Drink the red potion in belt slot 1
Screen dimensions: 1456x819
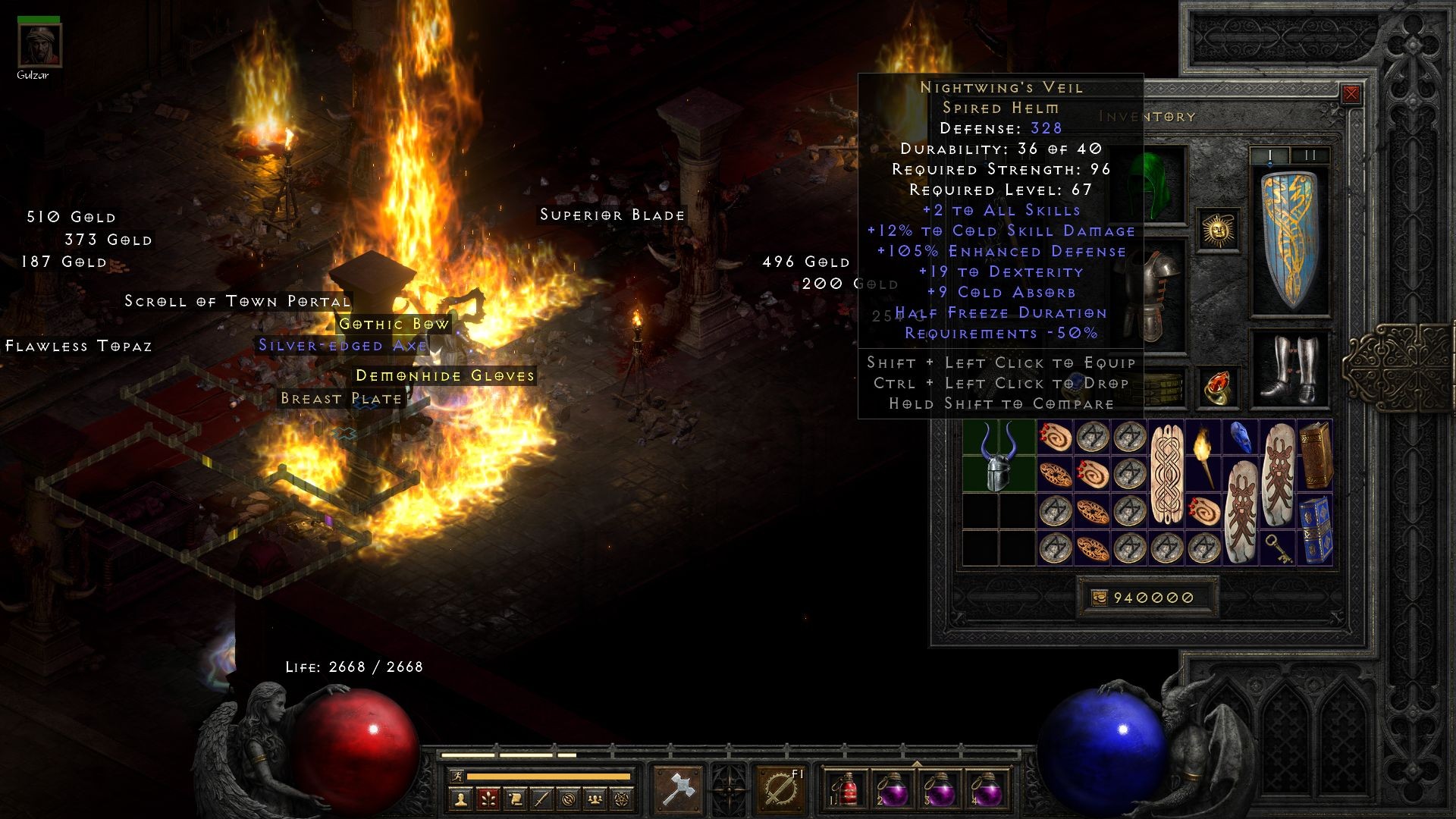(x=850, y=792)
